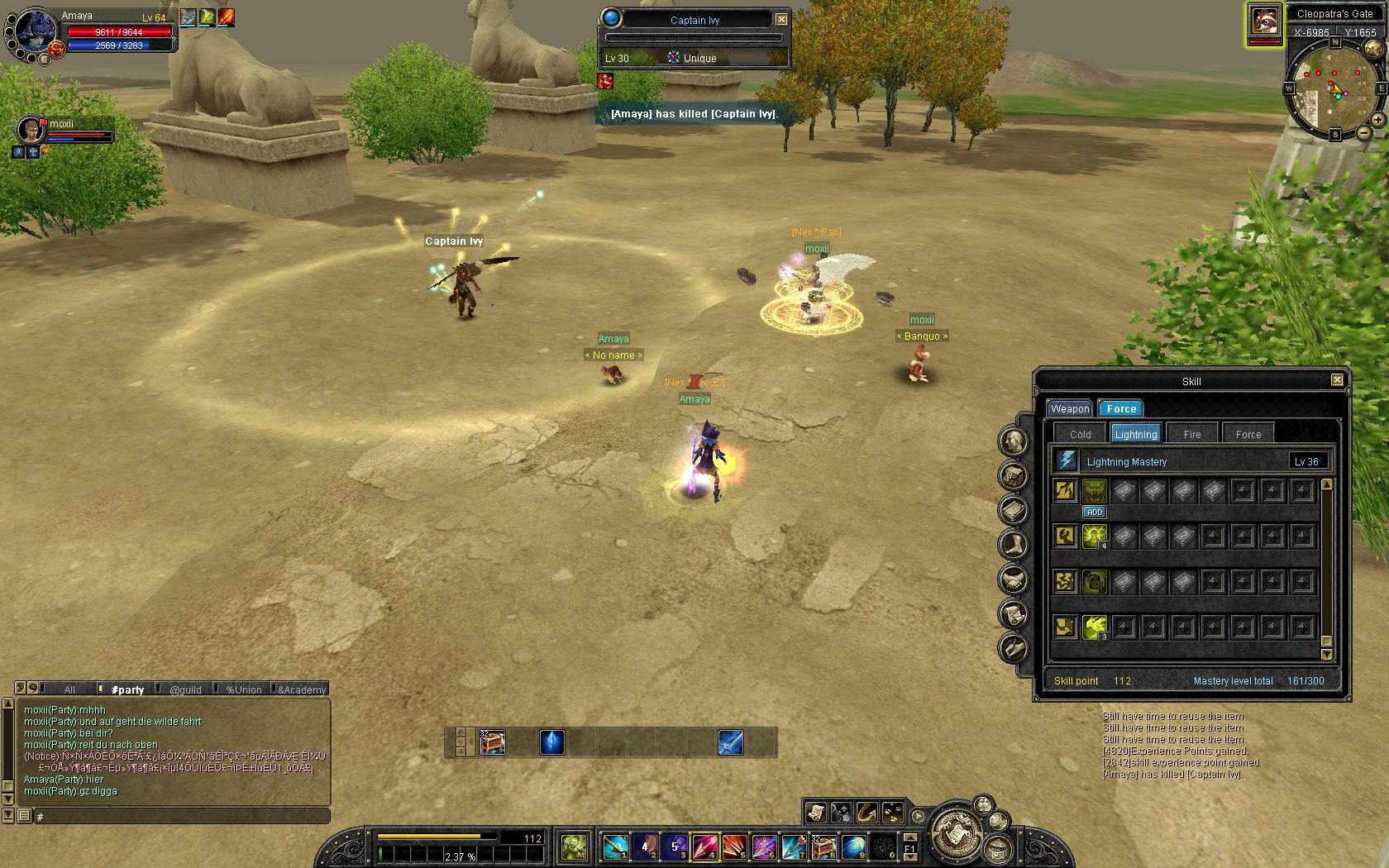
Task: Close the Captain Ivy target frame
Action: pos(781,19)
